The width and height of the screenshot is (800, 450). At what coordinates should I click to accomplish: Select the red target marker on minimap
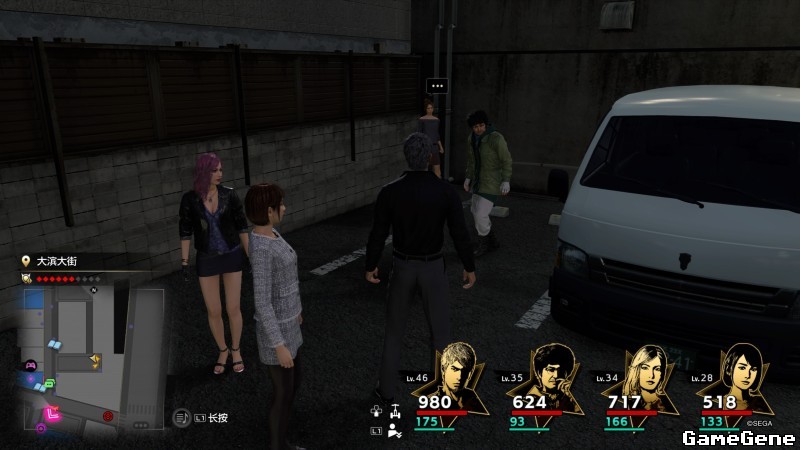108,416
